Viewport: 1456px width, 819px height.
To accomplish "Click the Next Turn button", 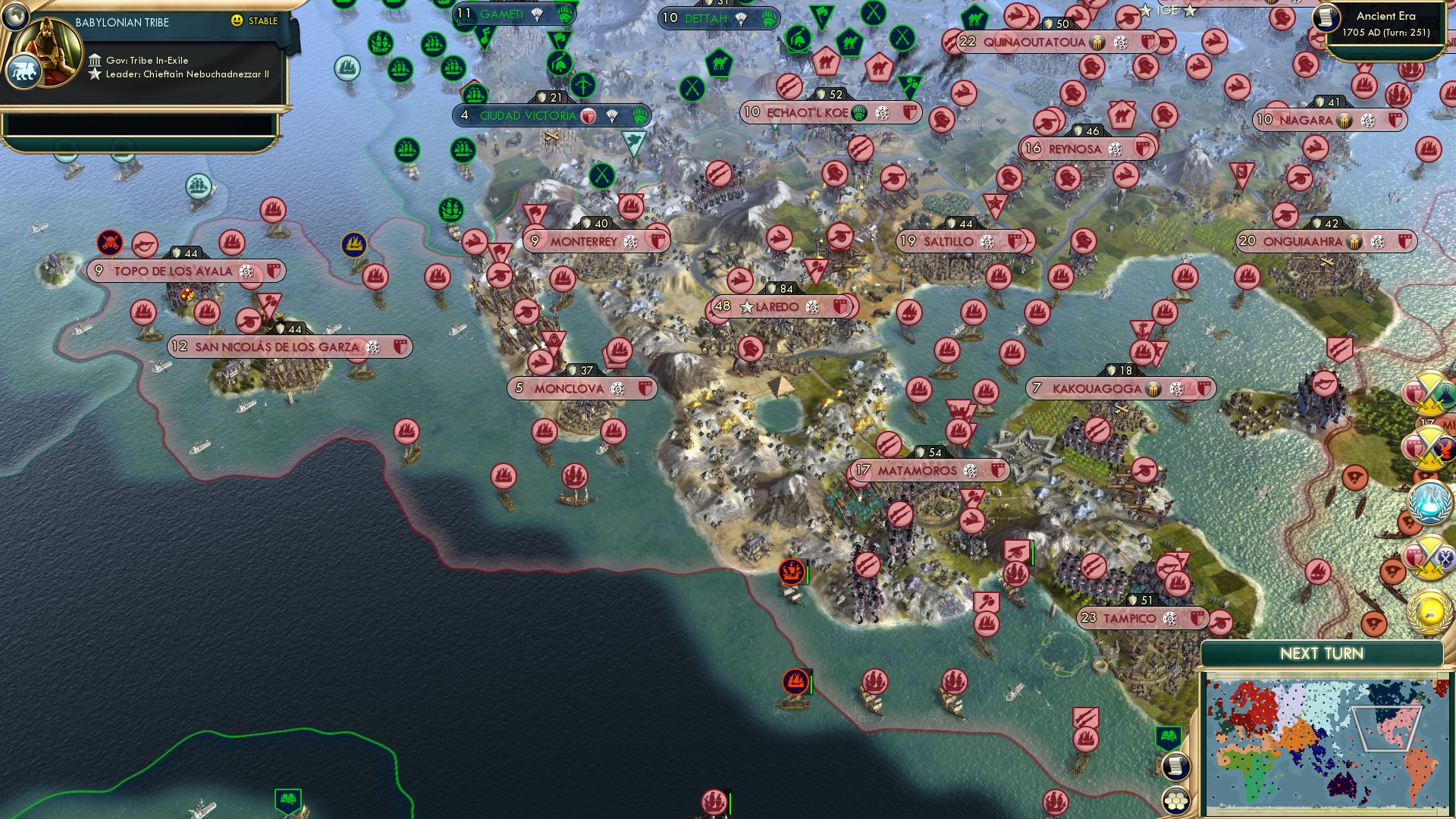I will point(1323,652).
